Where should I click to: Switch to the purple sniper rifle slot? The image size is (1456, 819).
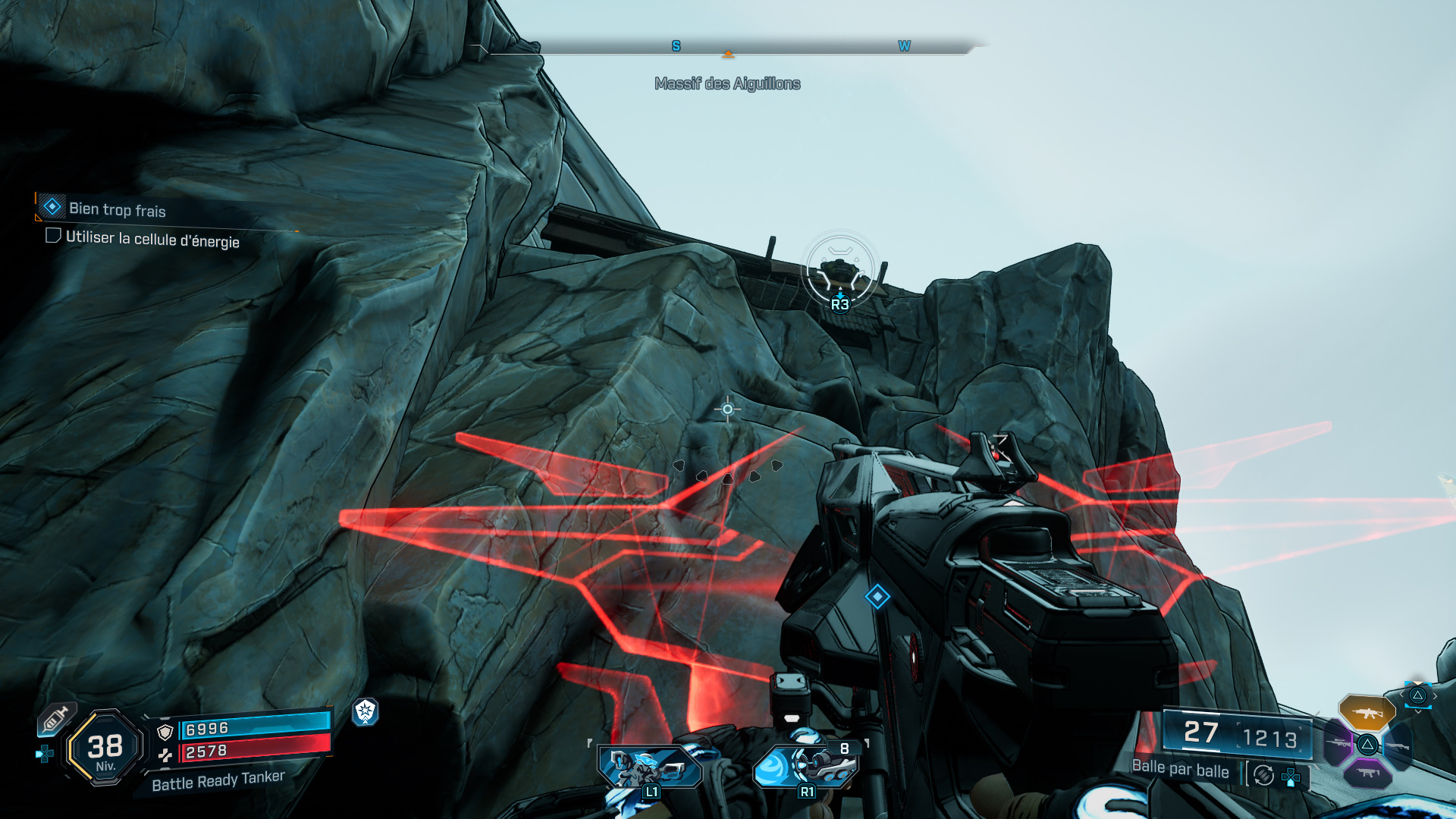click(1338, 743)
